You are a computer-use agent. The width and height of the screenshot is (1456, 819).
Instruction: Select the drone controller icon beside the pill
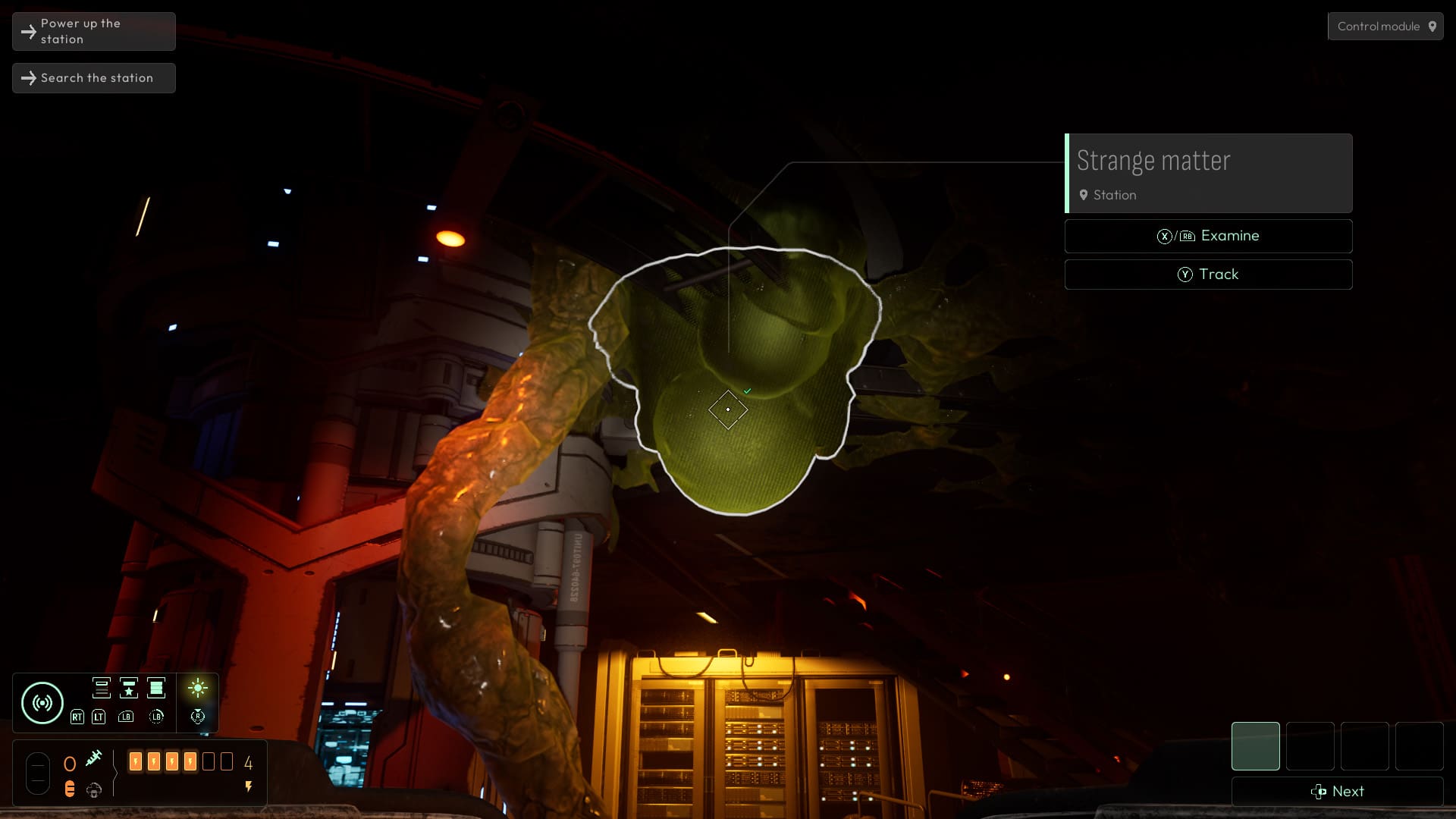point(94,791)
